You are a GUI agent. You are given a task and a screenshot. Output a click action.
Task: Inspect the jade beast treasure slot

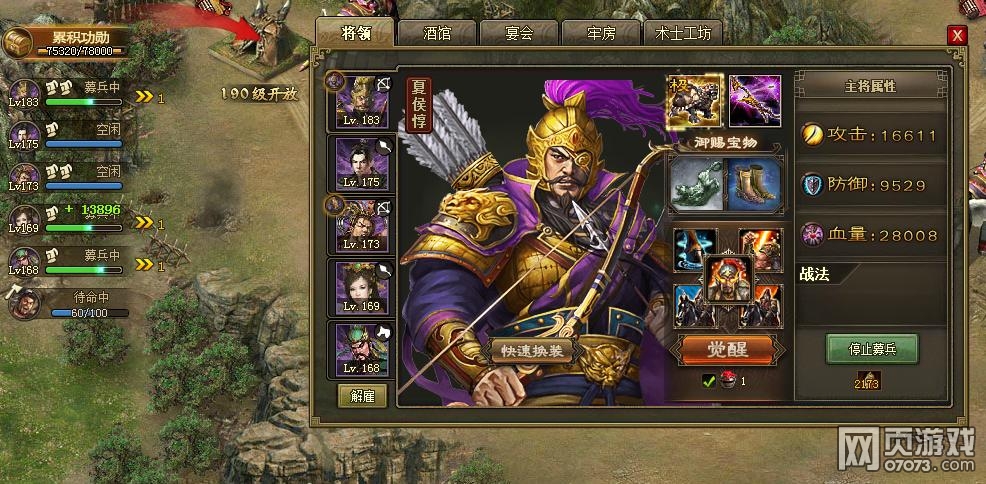(x=695, y=184)
